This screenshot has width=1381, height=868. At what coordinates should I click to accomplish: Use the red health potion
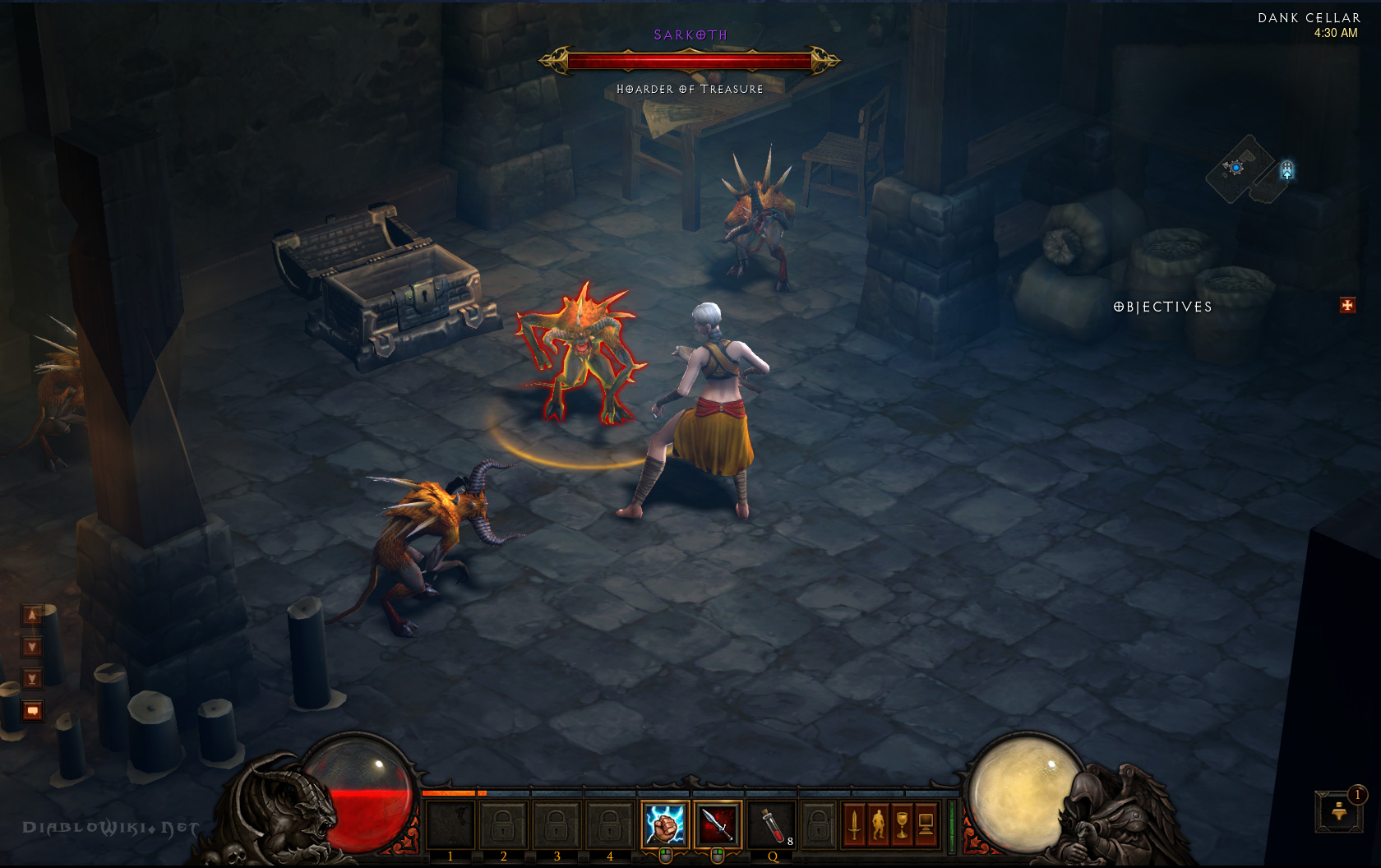click(x=772, y=824)
